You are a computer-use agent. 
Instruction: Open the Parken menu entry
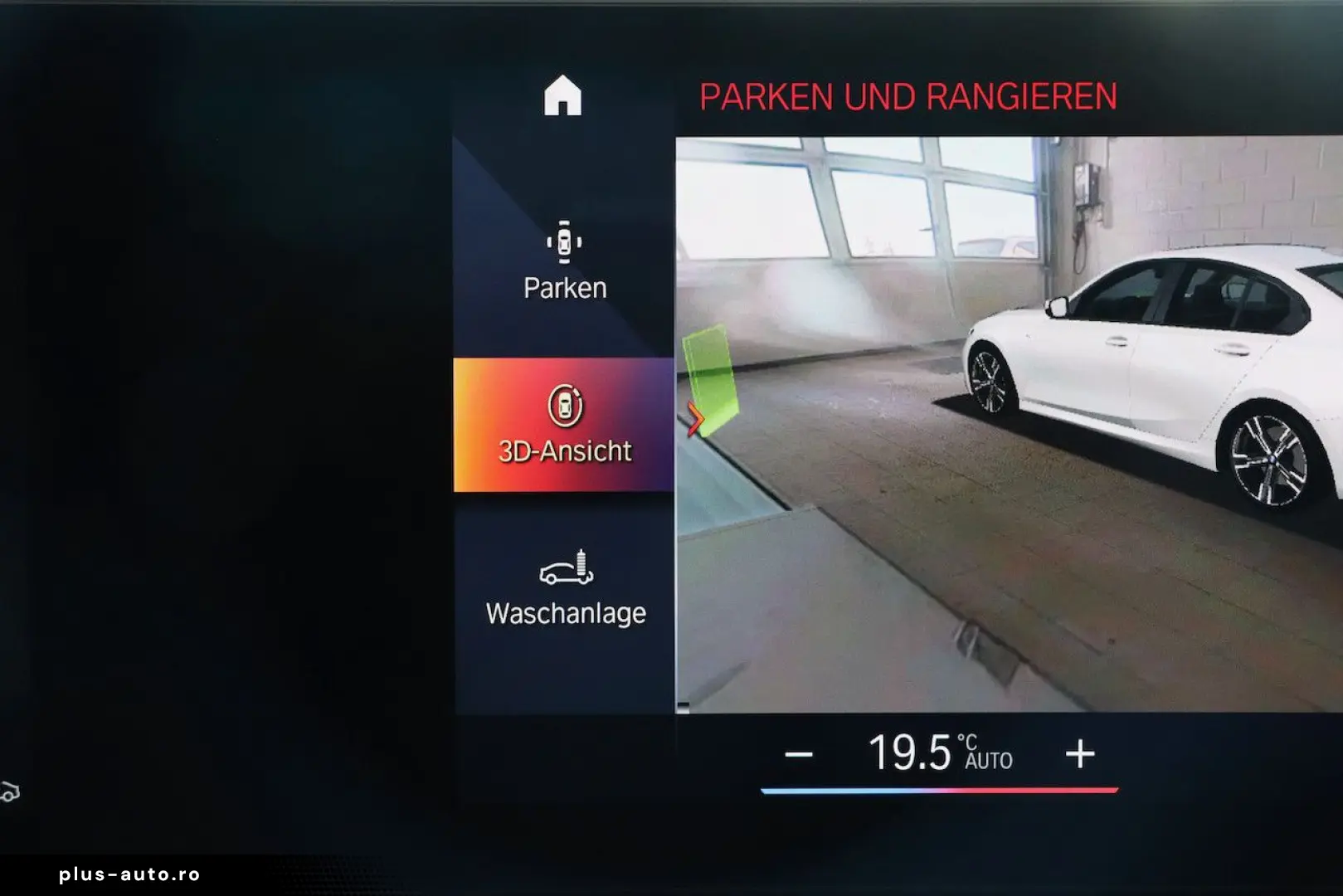[x=564, y=261]
